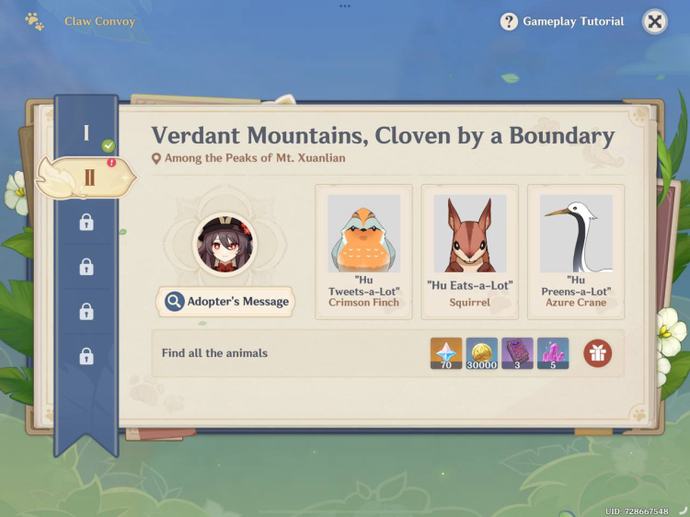Choose the Squirrel animal card
690x517 pixels.
coord(470,252)
